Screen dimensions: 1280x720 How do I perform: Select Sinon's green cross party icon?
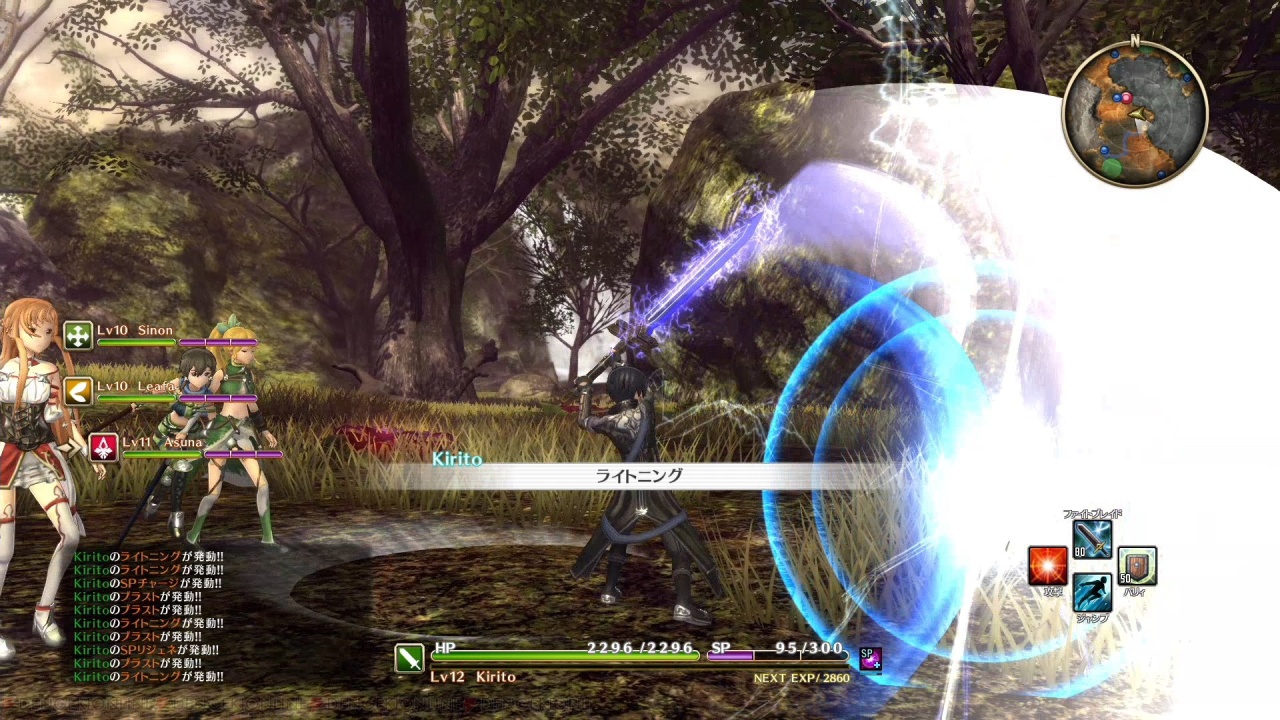[78, 336]
